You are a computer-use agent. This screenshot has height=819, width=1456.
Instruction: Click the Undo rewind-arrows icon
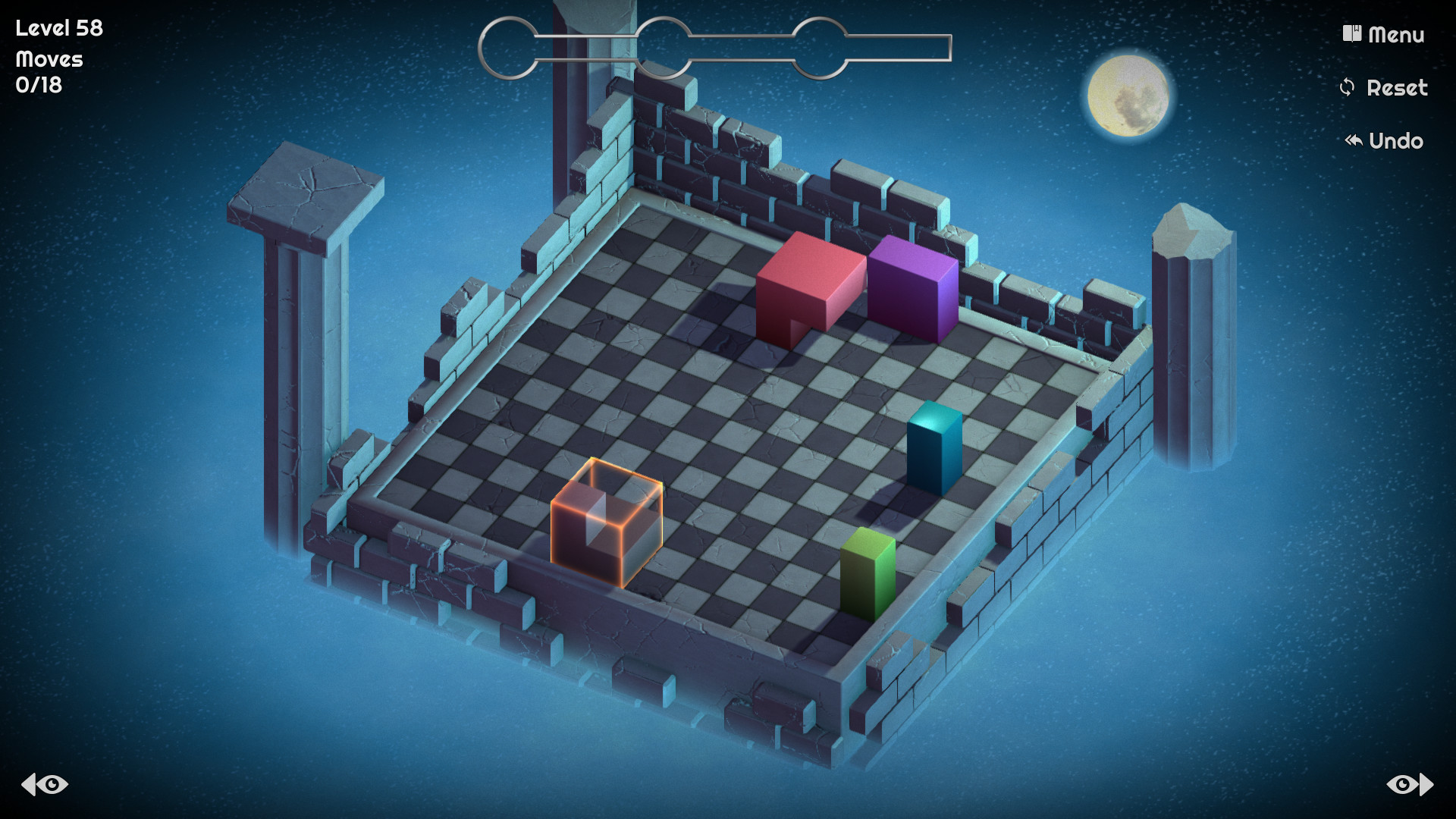[x=1354, y=140]
